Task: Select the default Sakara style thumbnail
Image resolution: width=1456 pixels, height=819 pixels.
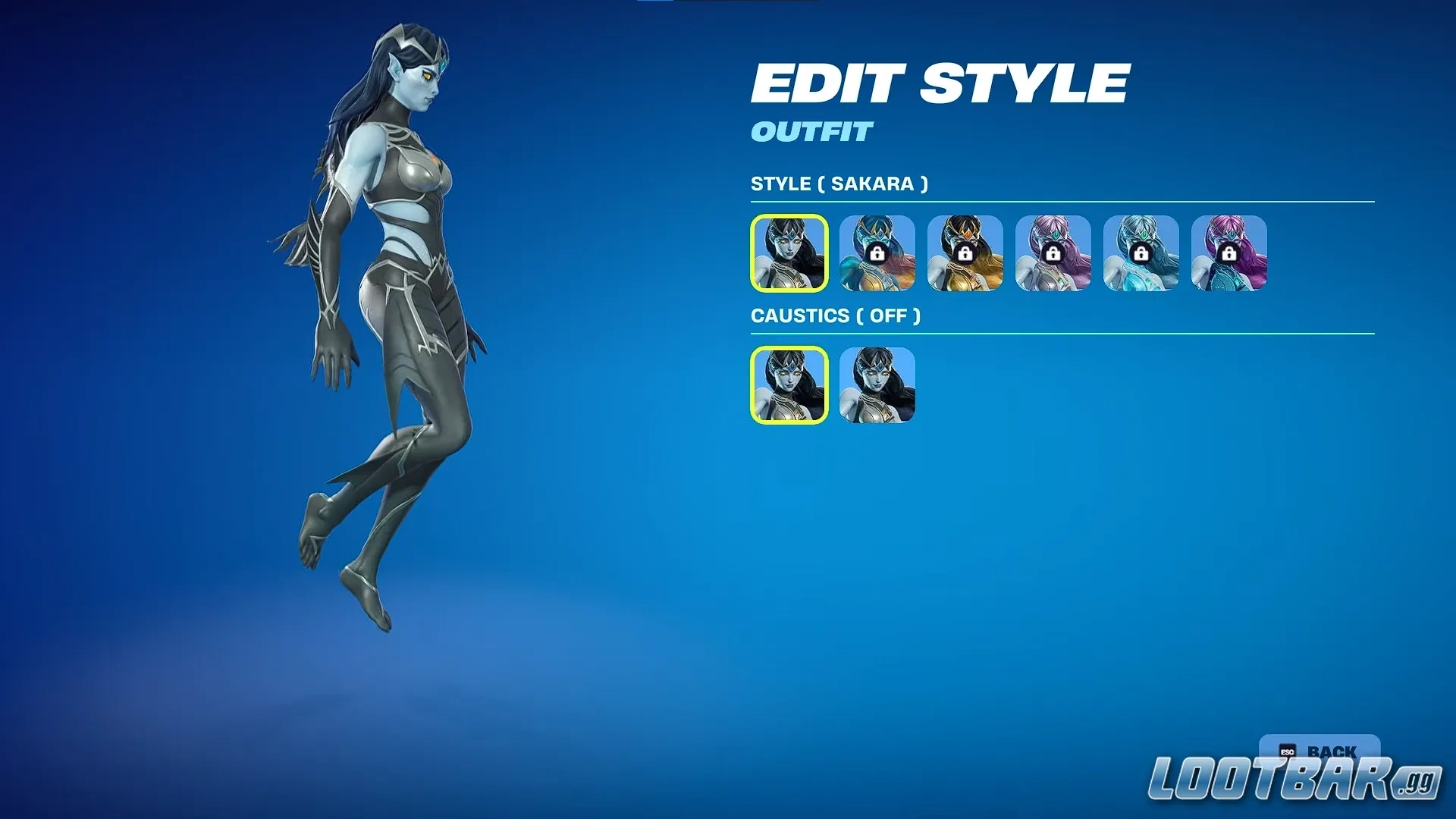Action: (788, 254)
